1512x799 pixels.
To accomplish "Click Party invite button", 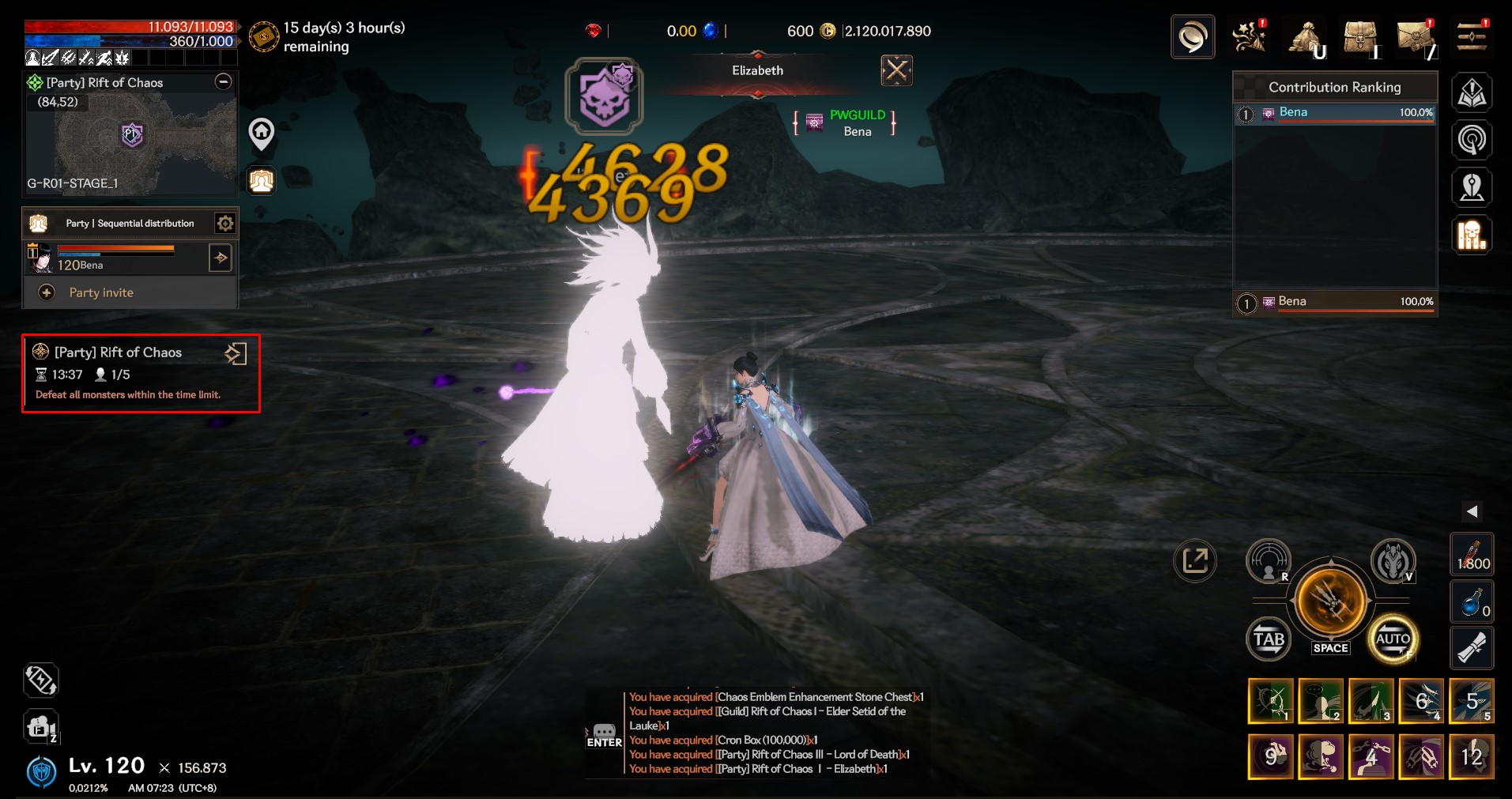I will coord(101,292).
